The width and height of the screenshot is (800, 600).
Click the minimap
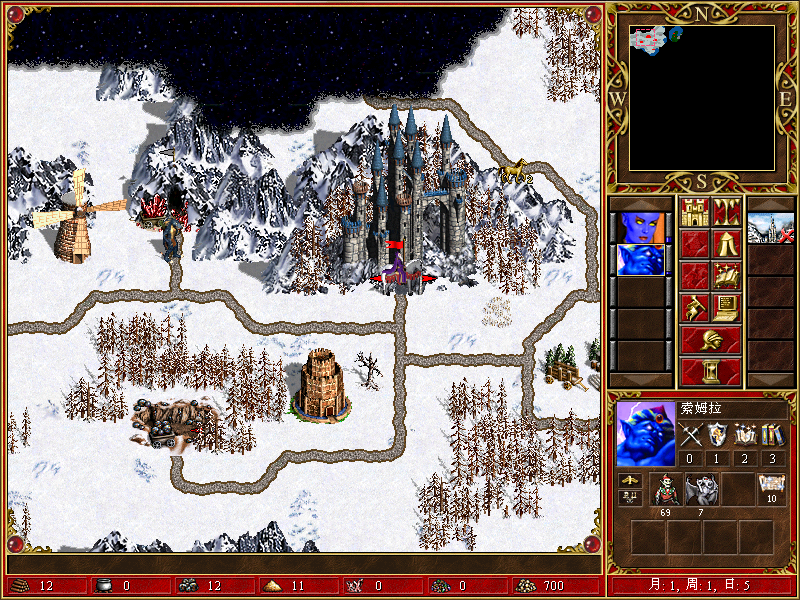tap(702, 97)
